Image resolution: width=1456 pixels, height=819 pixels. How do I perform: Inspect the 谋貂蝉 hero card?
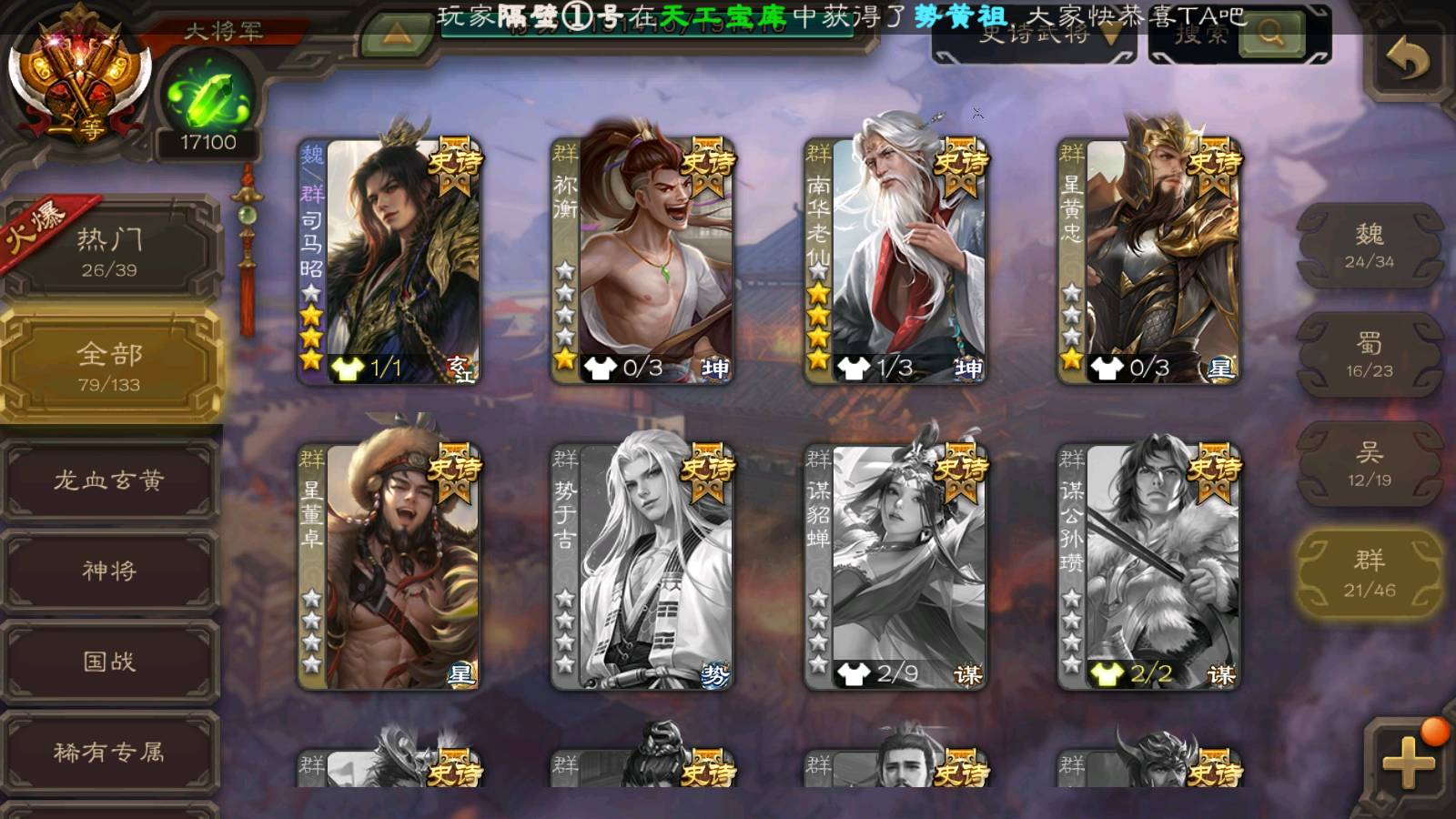click(x=896, y=566)
